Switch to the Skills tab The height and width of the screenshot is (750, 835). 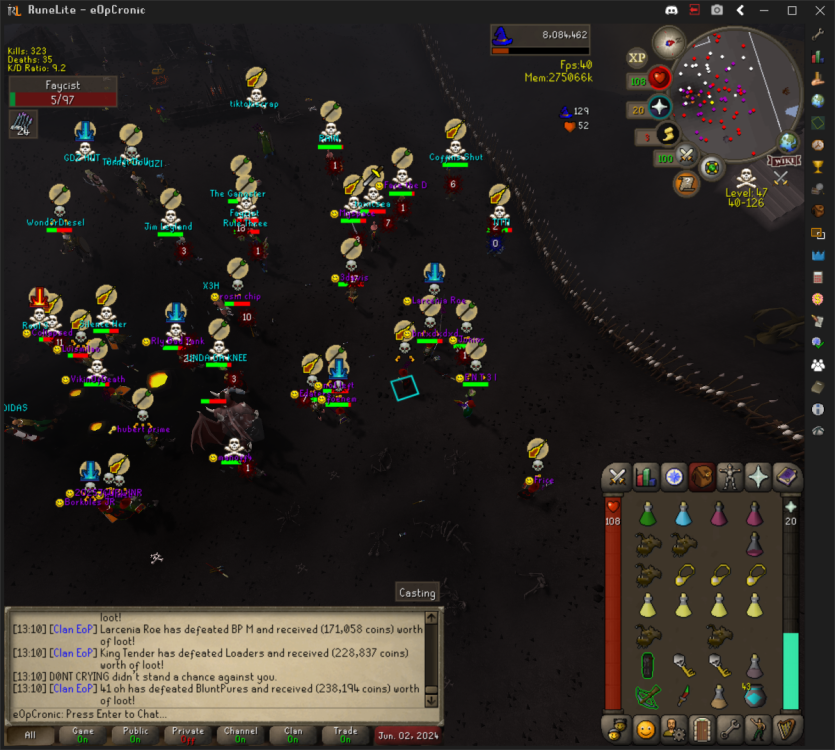(646, 477)
